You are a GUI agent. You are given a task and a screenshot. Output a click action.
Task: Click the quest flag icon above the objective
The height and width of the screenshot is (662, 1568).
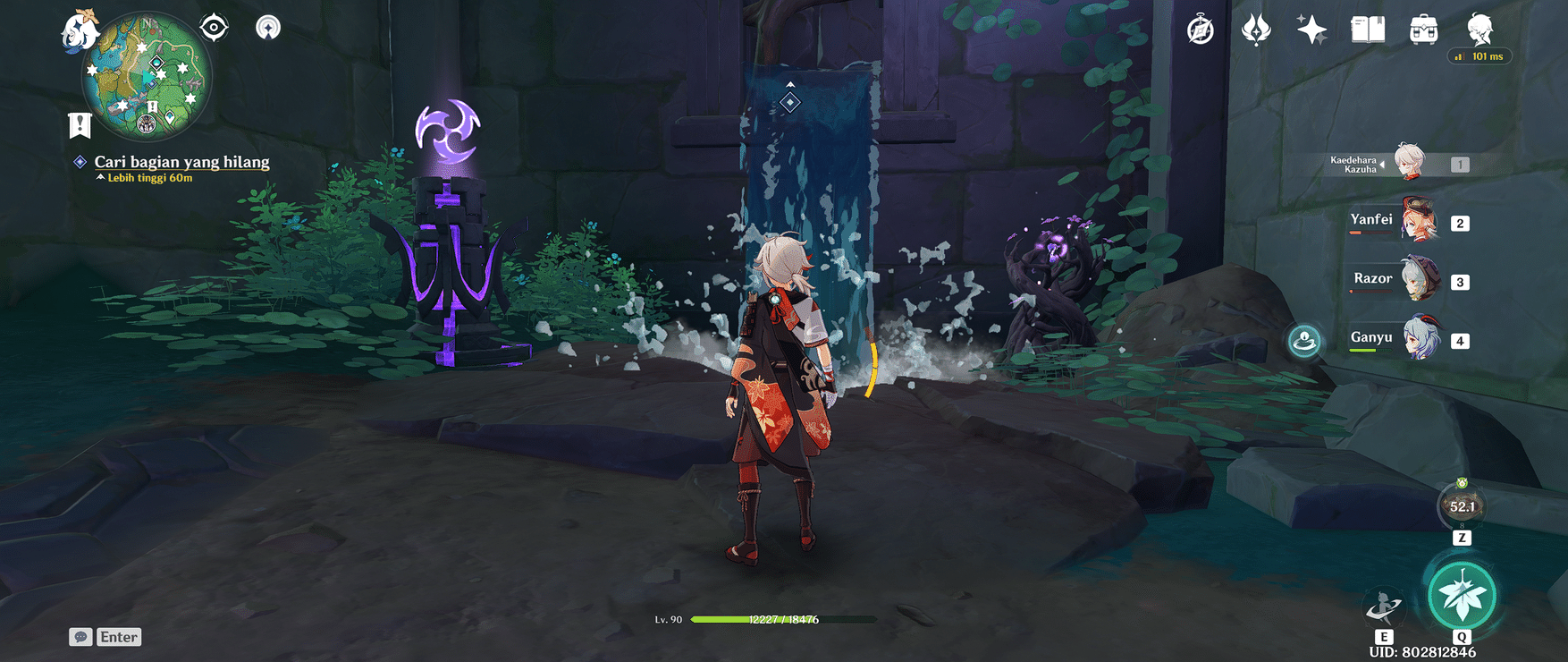[80, 123]
